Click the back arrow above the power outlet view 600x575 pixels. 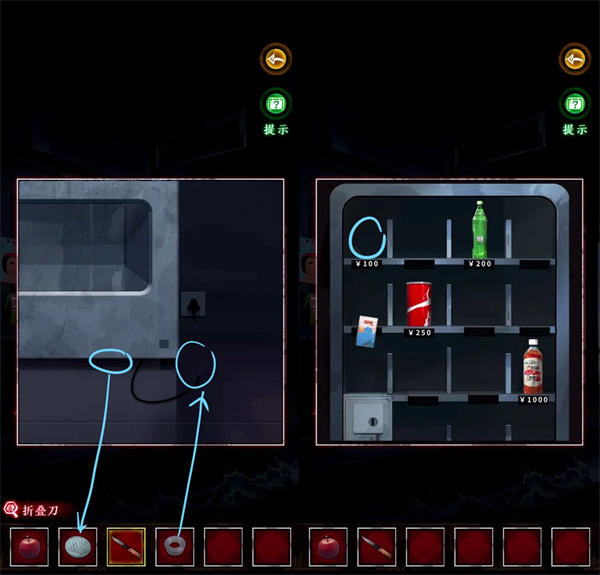275,59
